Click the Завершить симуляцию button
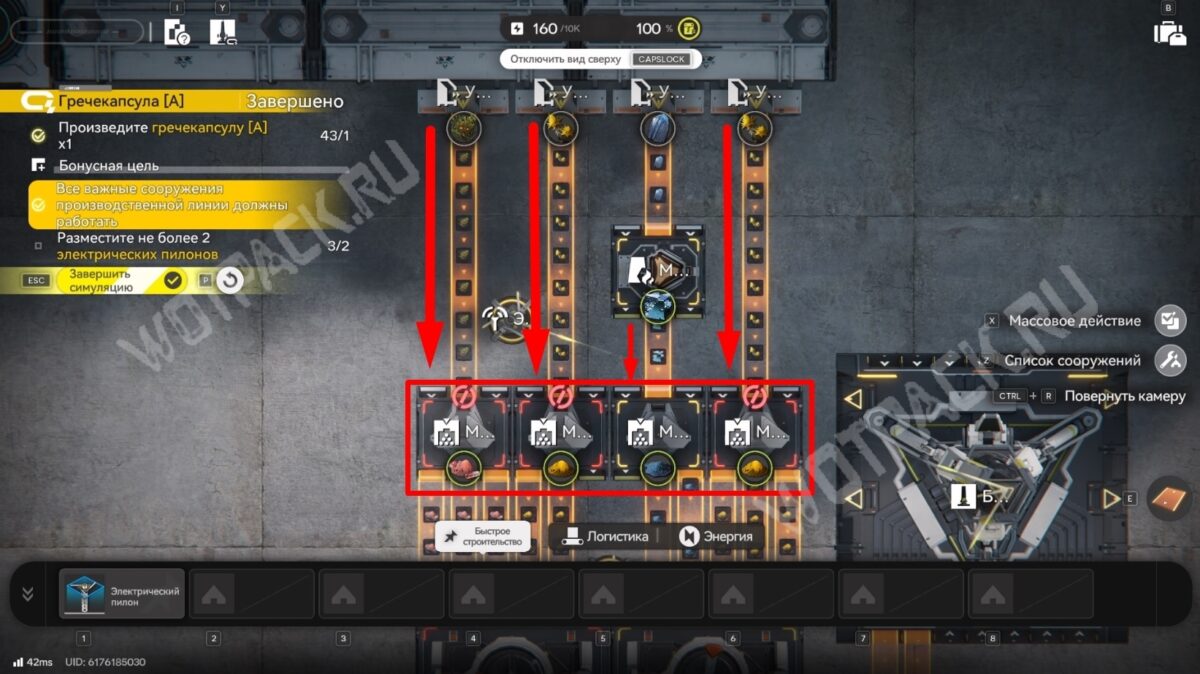 tap(118, 280)
